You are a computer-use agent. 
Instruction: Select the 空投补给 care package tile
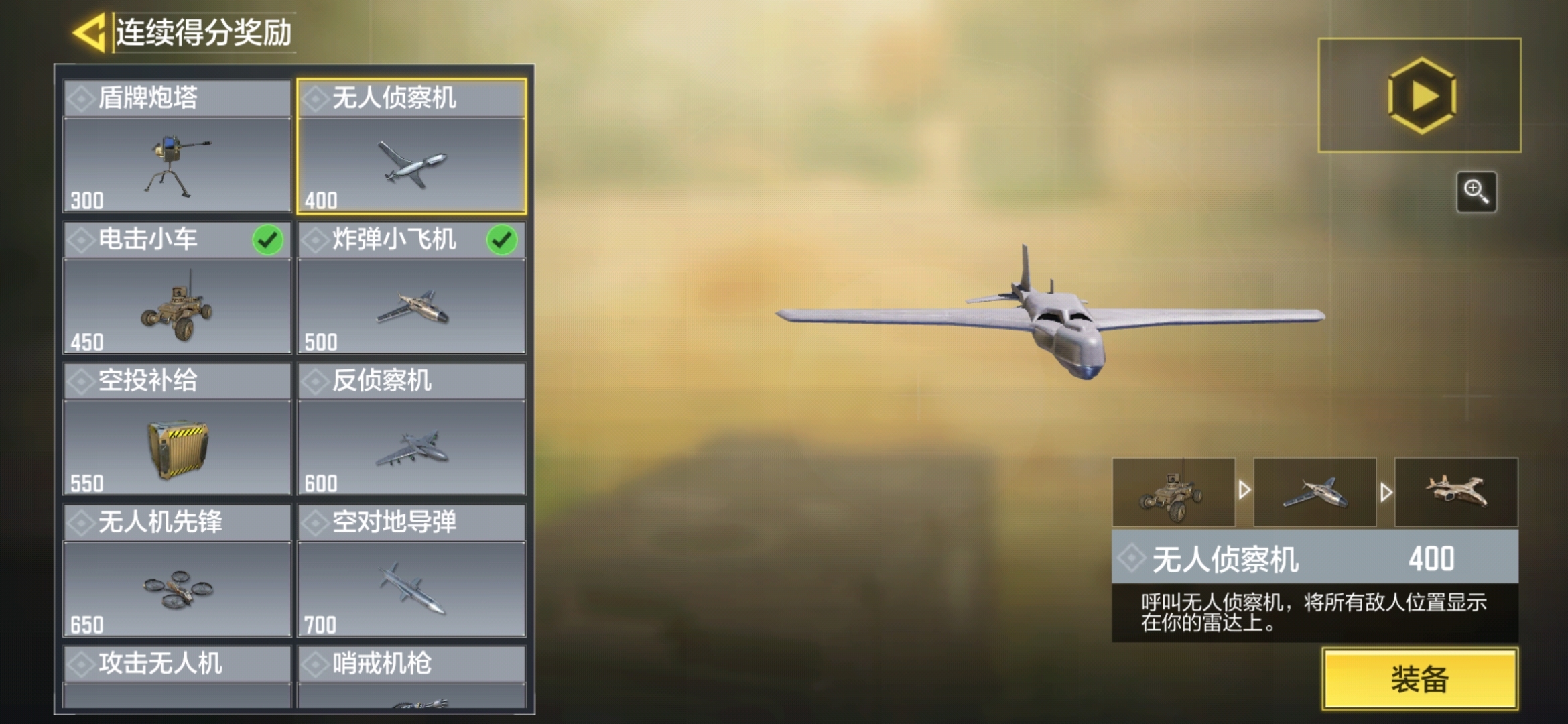pyautogui.click(x=177, y=430)
